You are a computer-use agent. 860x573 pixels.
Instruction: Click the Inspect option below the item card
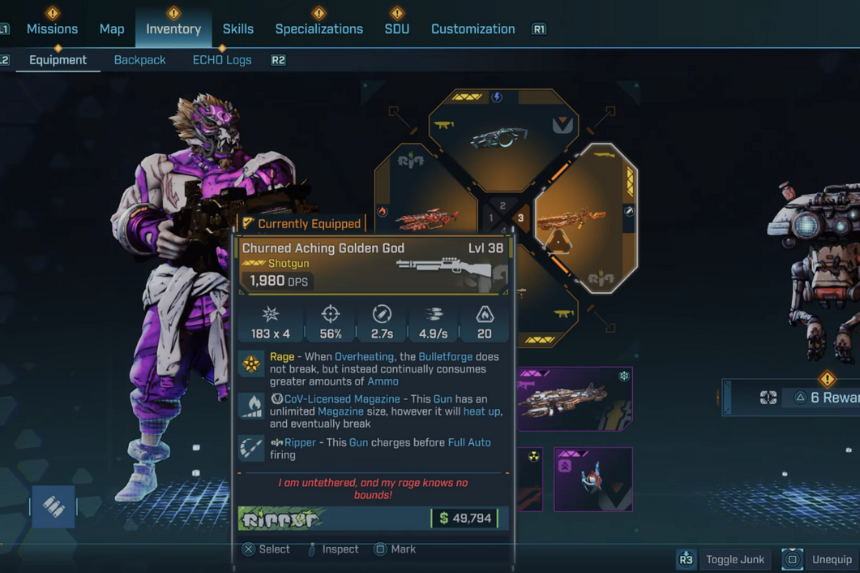click(x=340, y=549)
